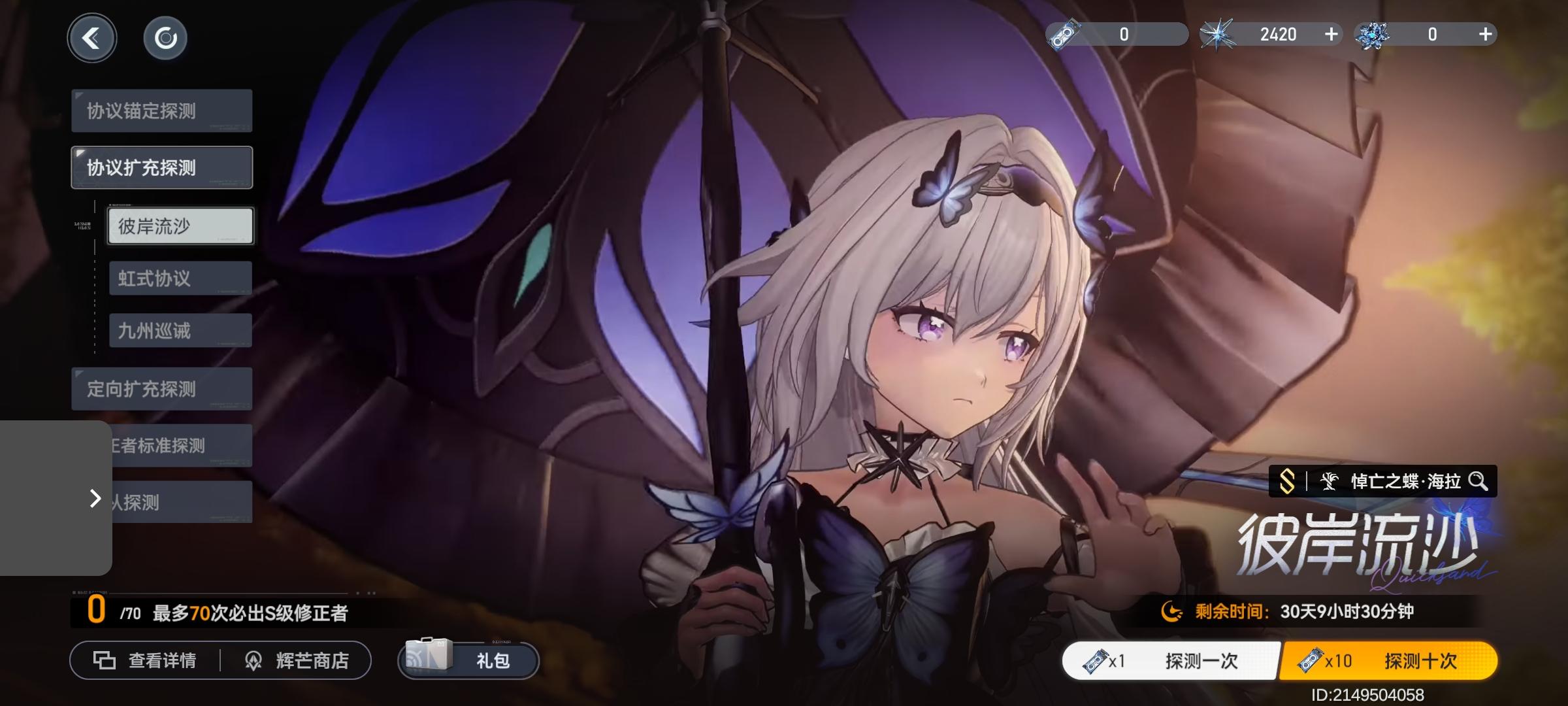Switch to the 九州巡诚 banner
This screenshot has height=706, width=1568.
click(180, 330)
